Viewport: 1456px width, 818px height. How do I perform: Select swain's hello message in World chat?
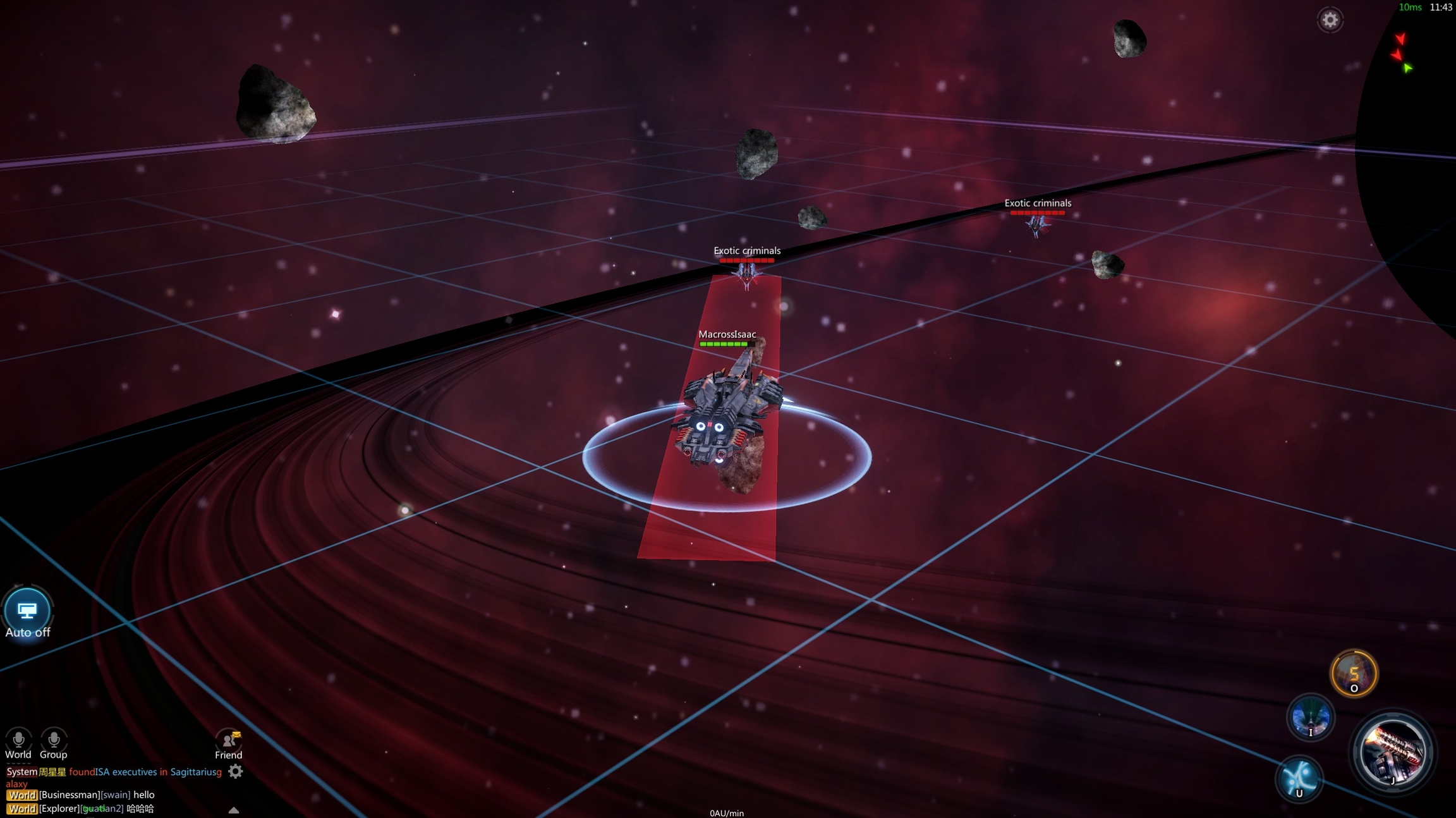97,795
